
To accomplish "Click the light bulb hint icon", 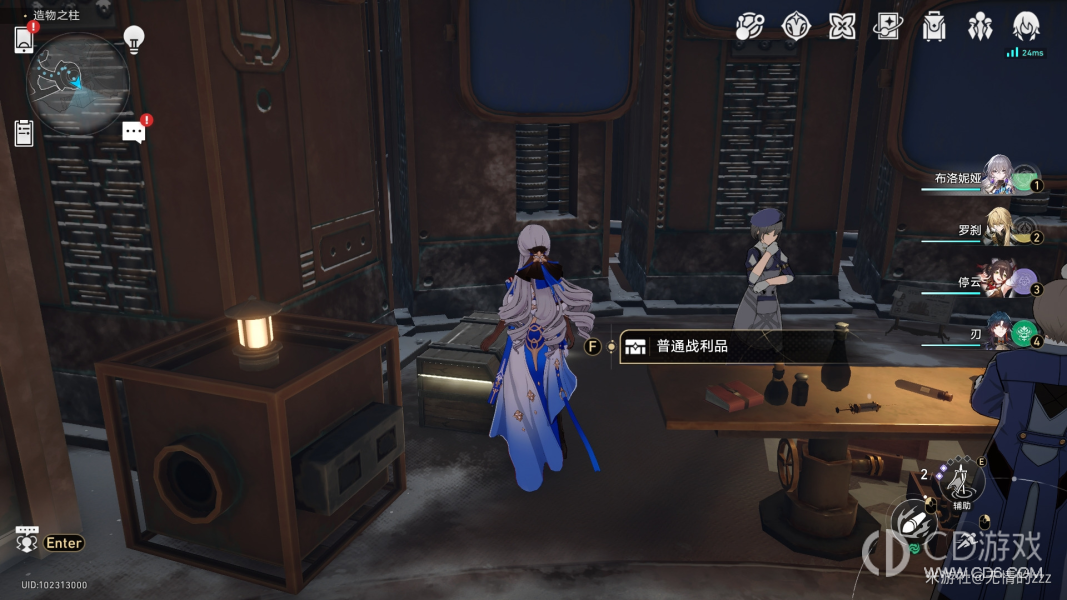I will tap(134, 39).
